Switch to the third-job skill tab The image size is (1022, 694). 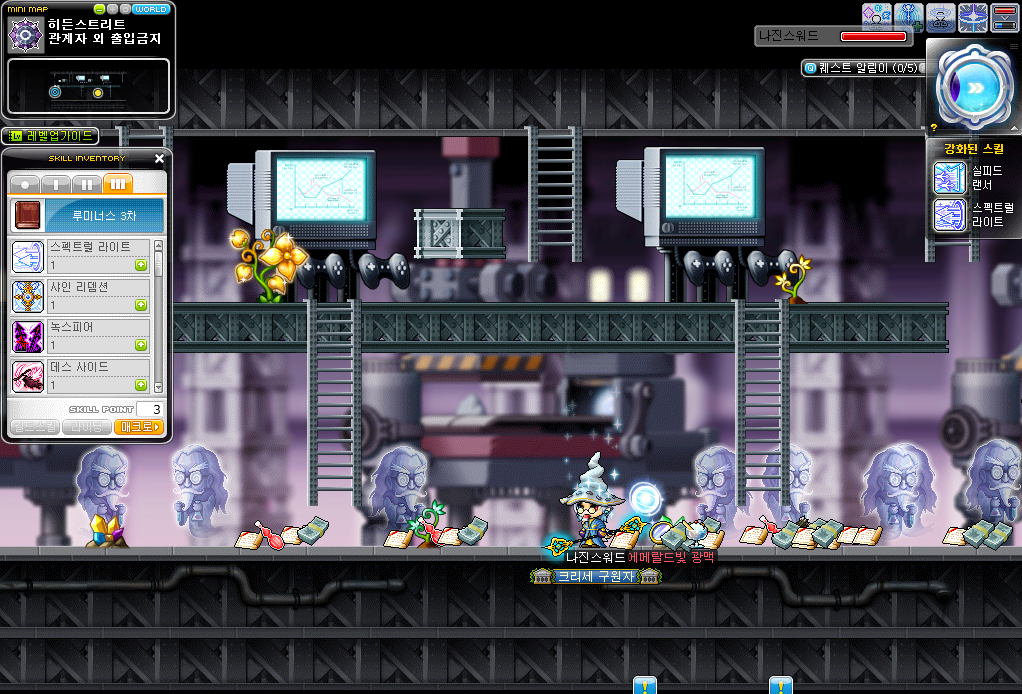[x=118, y=184]
